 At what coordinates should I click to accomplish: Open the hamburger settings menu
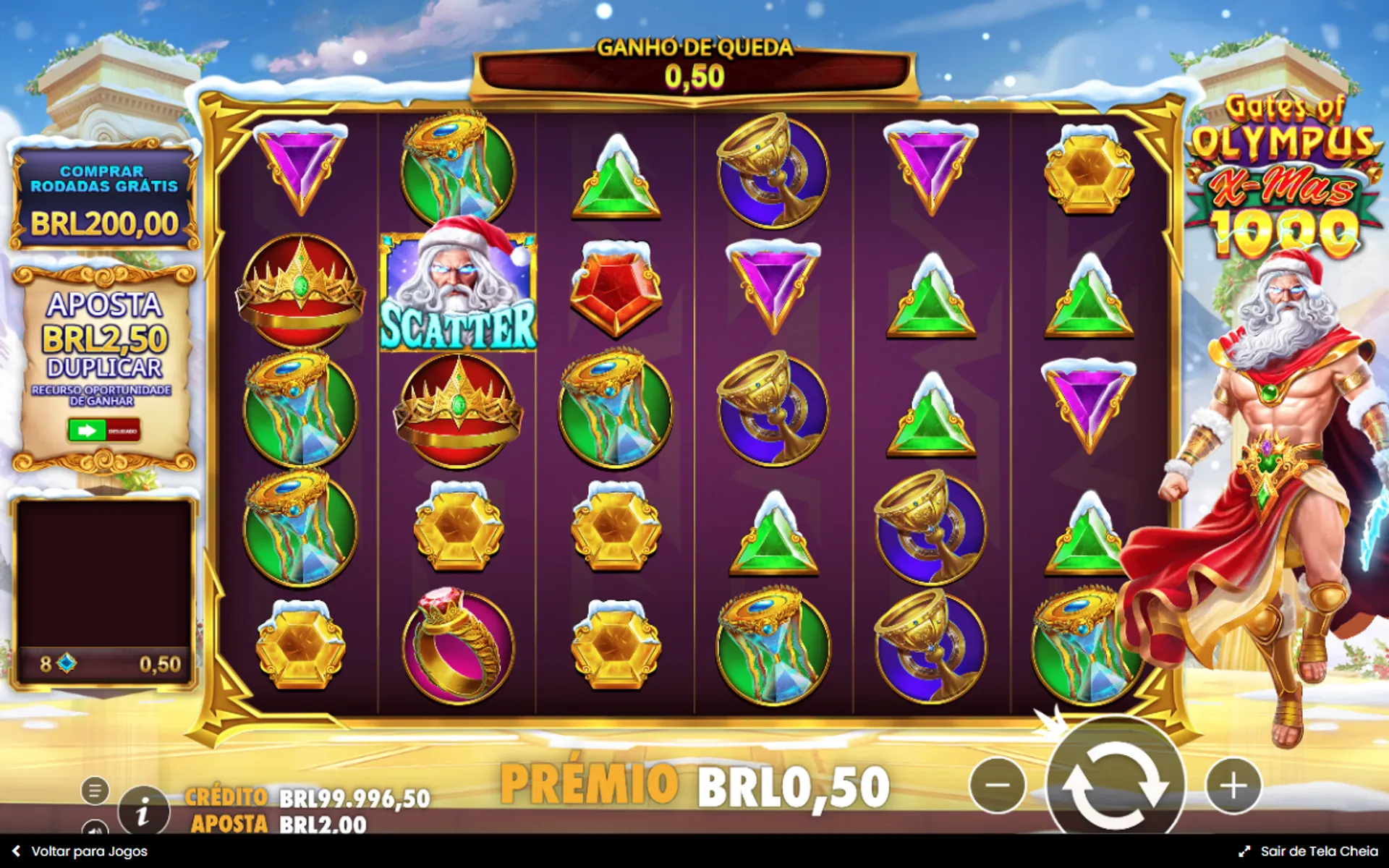[95, 791]
